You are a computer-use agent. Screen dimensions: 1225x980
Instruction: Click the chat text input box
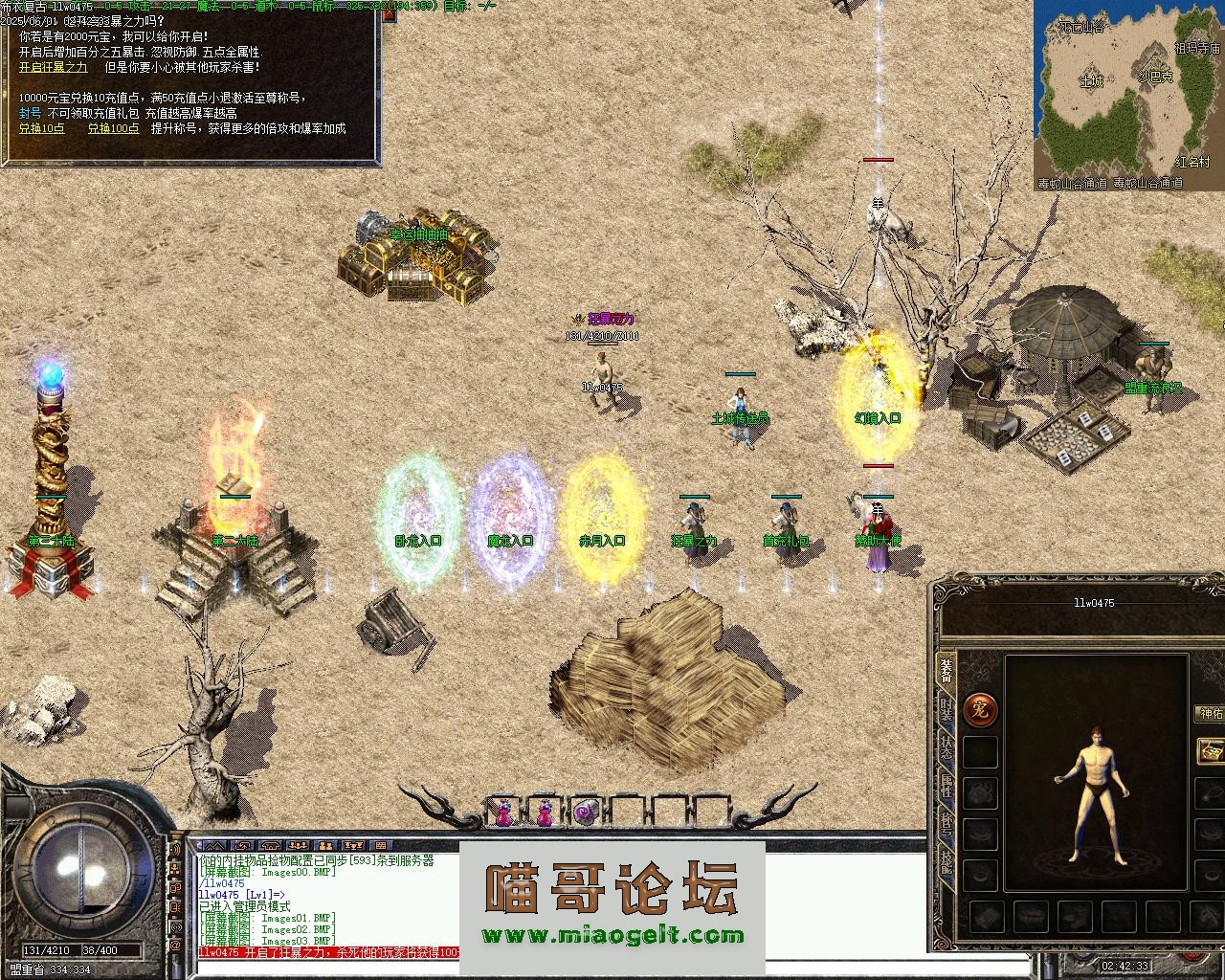[325, 969]
